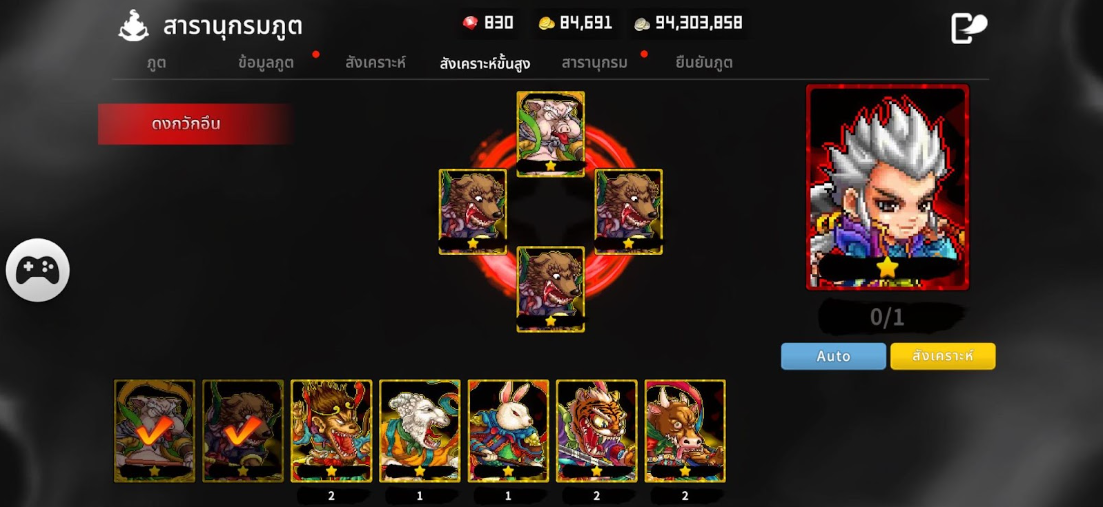Select the white rabbit card
Screen dimensions: 1103x507
pos(508,430)
